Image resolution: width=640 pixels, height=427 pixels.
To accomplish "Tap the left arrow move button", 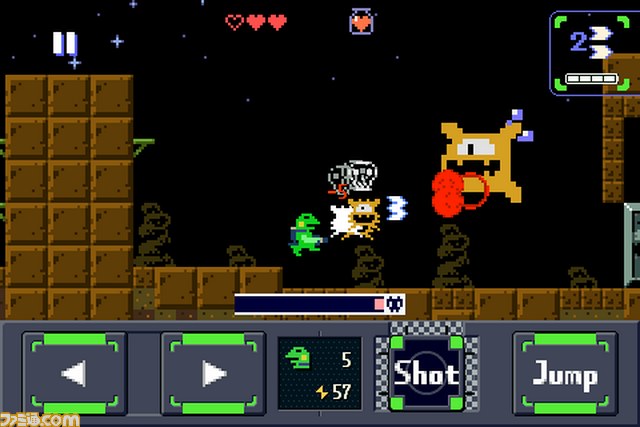I will click(75, 373).
